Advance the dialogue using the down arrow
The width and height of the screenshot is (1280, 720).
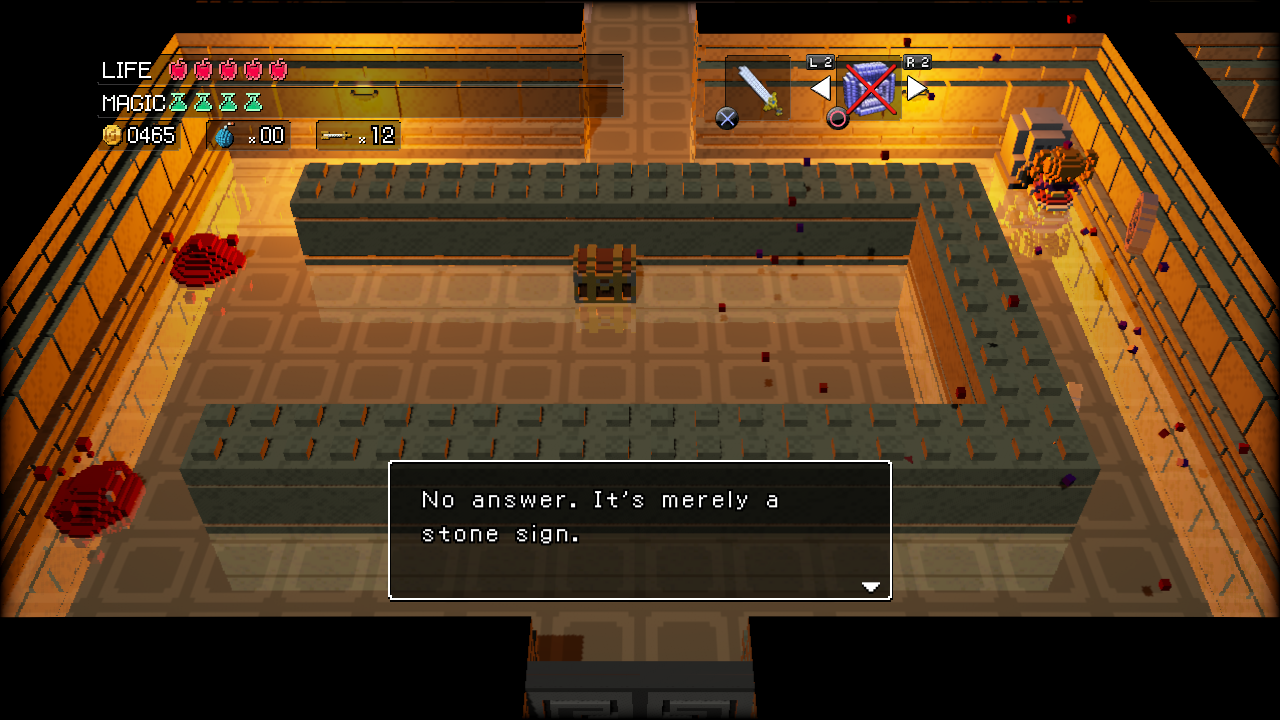(871, 587)
